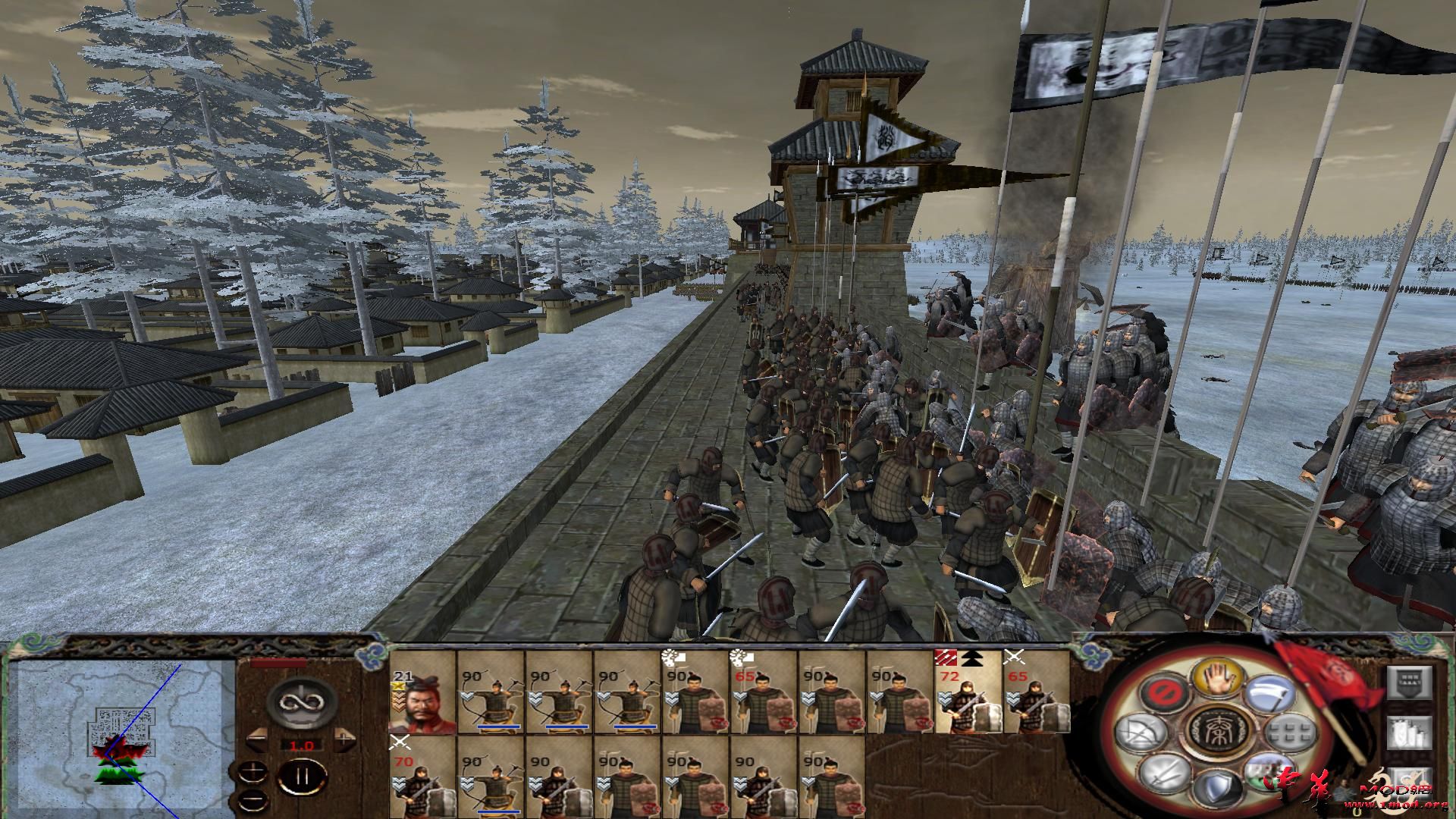The height and width of the screenshot is (819, 1456).
Task: Toggle the infinity loop speed button
Action: click(301, 704)
